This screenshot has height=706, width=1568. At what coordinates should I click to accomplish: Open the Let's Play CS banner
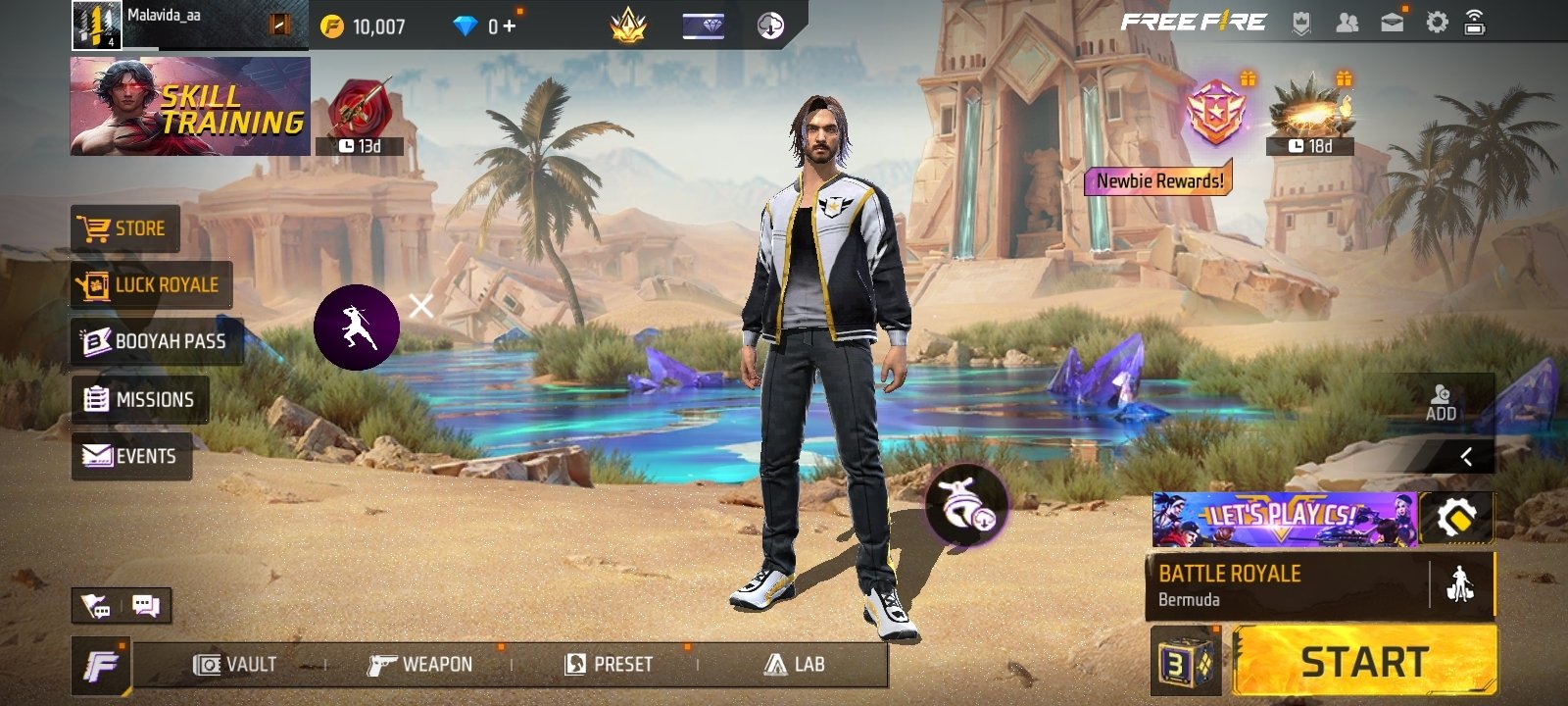pyautogui.click(x=1284, y=519)
